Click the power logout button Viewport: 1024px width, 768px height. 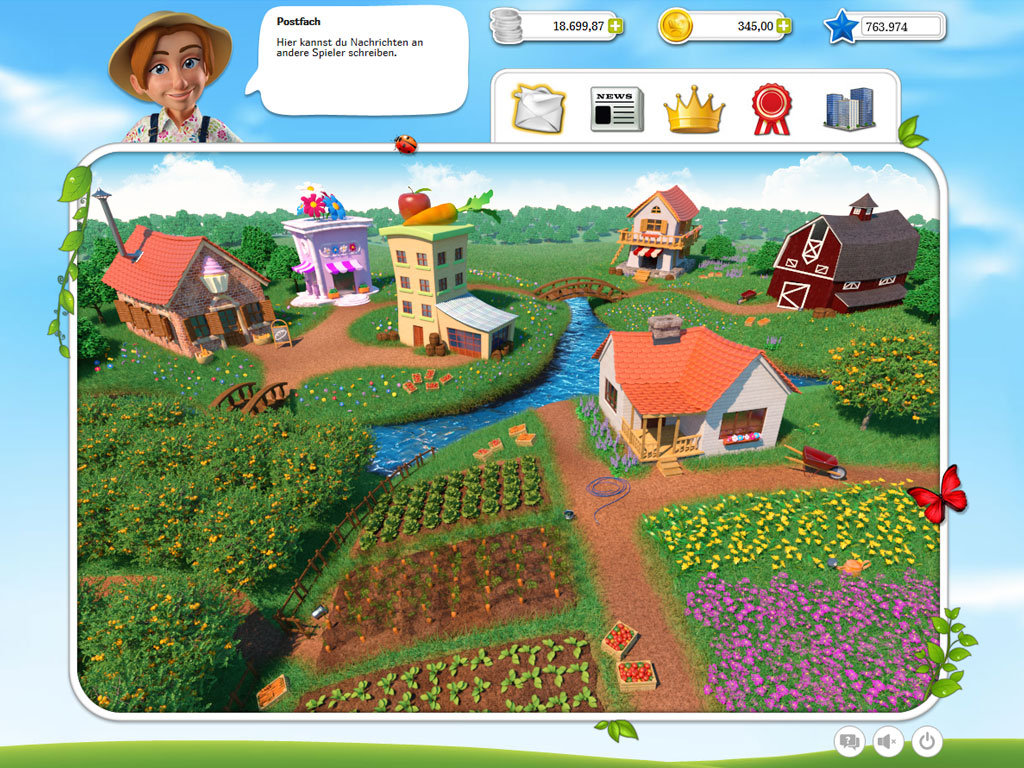click(928, 741)
